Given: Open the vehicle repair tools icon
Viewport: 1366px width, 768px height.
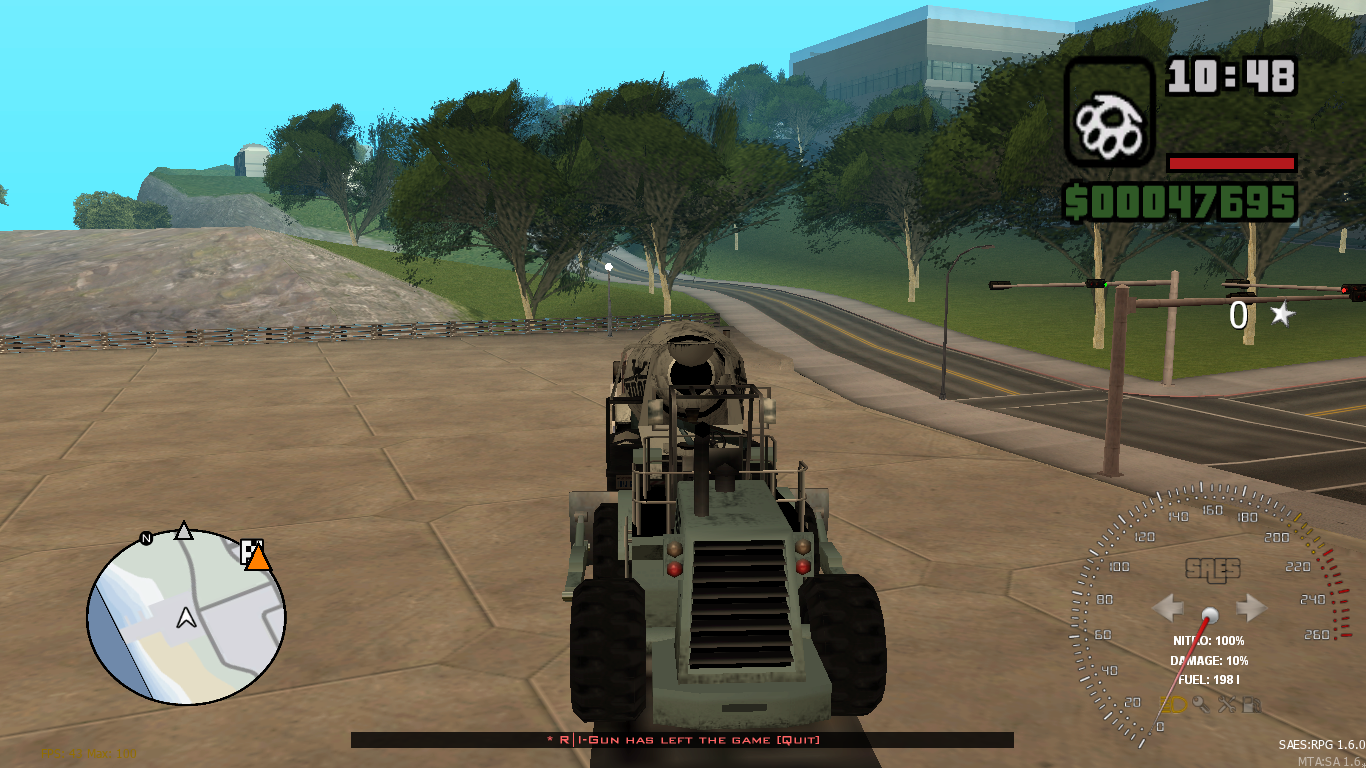Looking at the screenshot, I should (1226, 703).
